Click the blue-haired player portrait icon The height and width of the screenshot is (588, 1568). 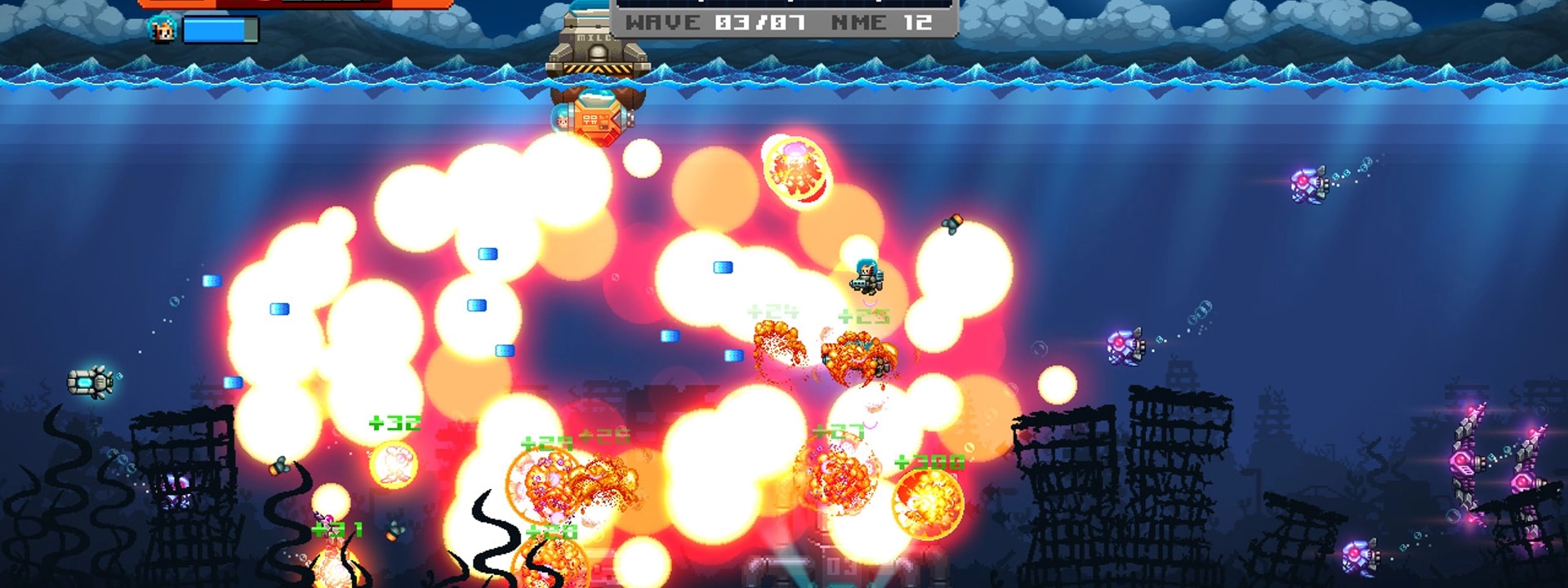pyautogui.click(x=163, y=29)
